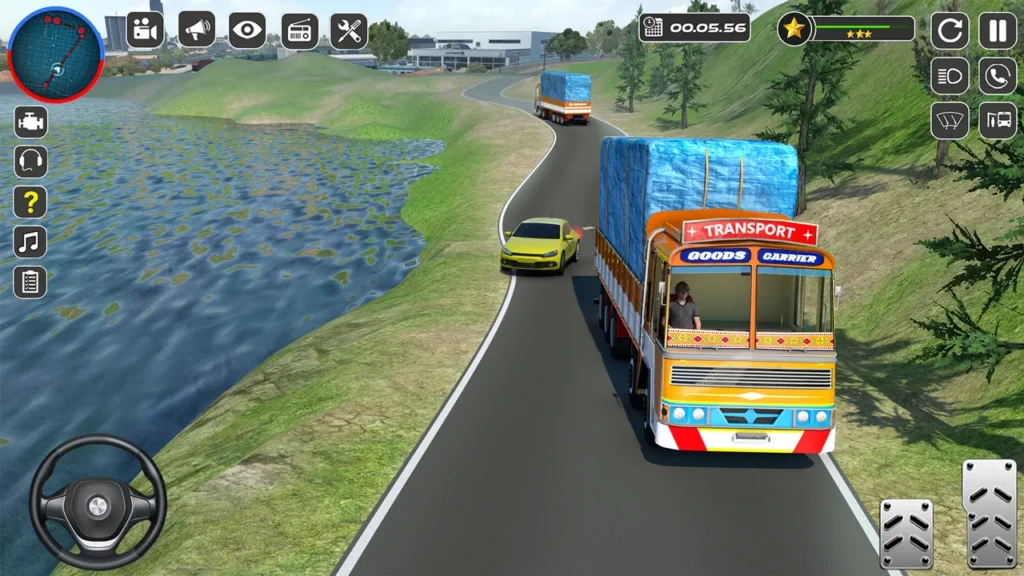Step on the tall accelerator pedal

tap(989, 514)
